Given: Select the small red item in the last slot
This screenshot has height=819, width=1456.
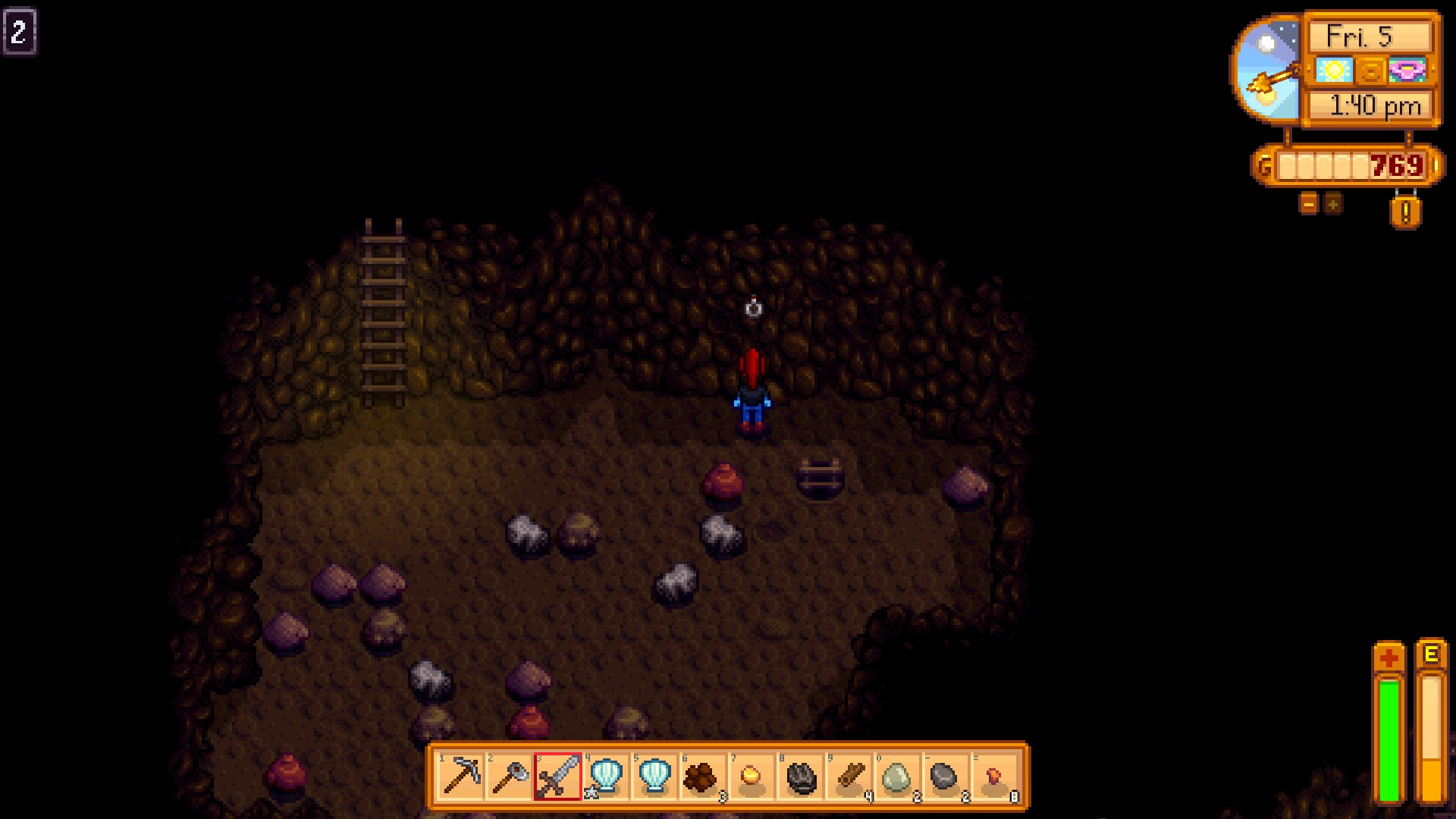Looking at the screenshot, I should [x=994, y=777].
